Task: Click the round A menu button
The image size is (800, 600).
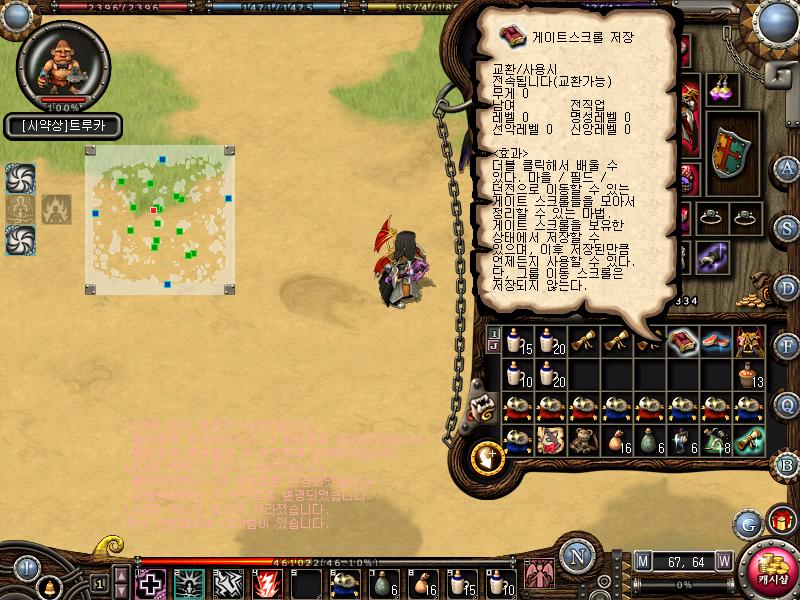Action: [x=787, y=168]
